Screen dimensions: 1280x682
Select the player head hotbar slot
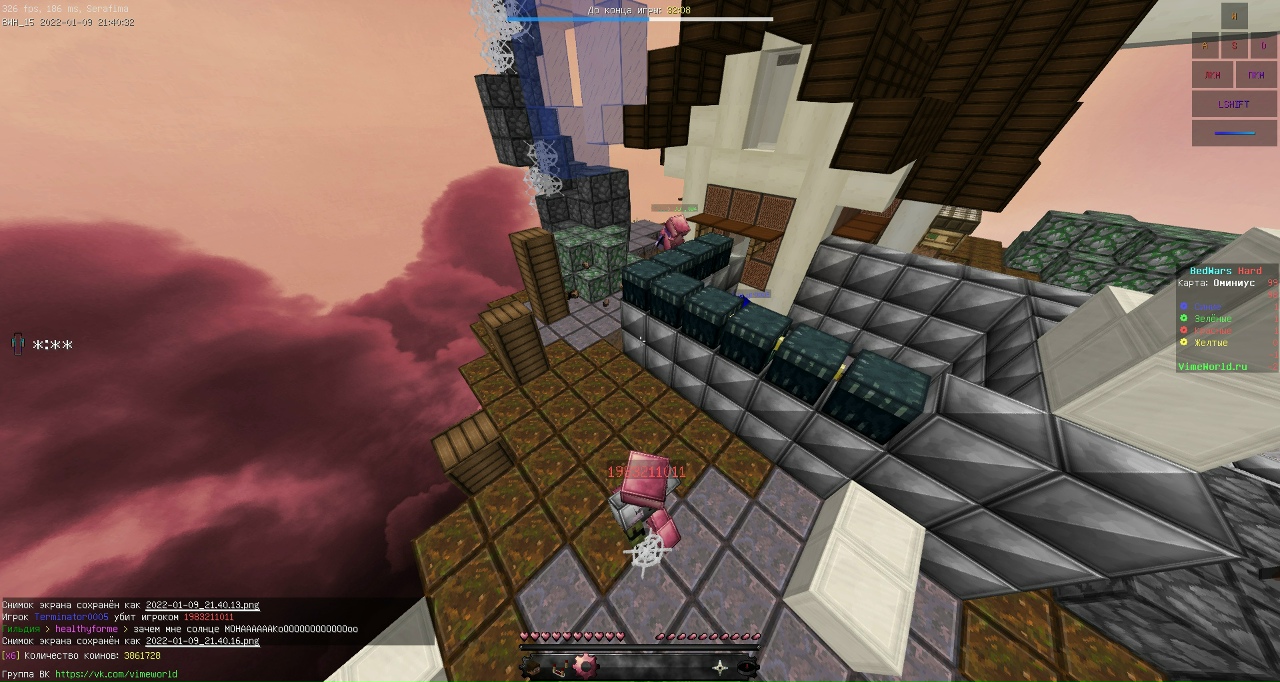pos(531,666)
